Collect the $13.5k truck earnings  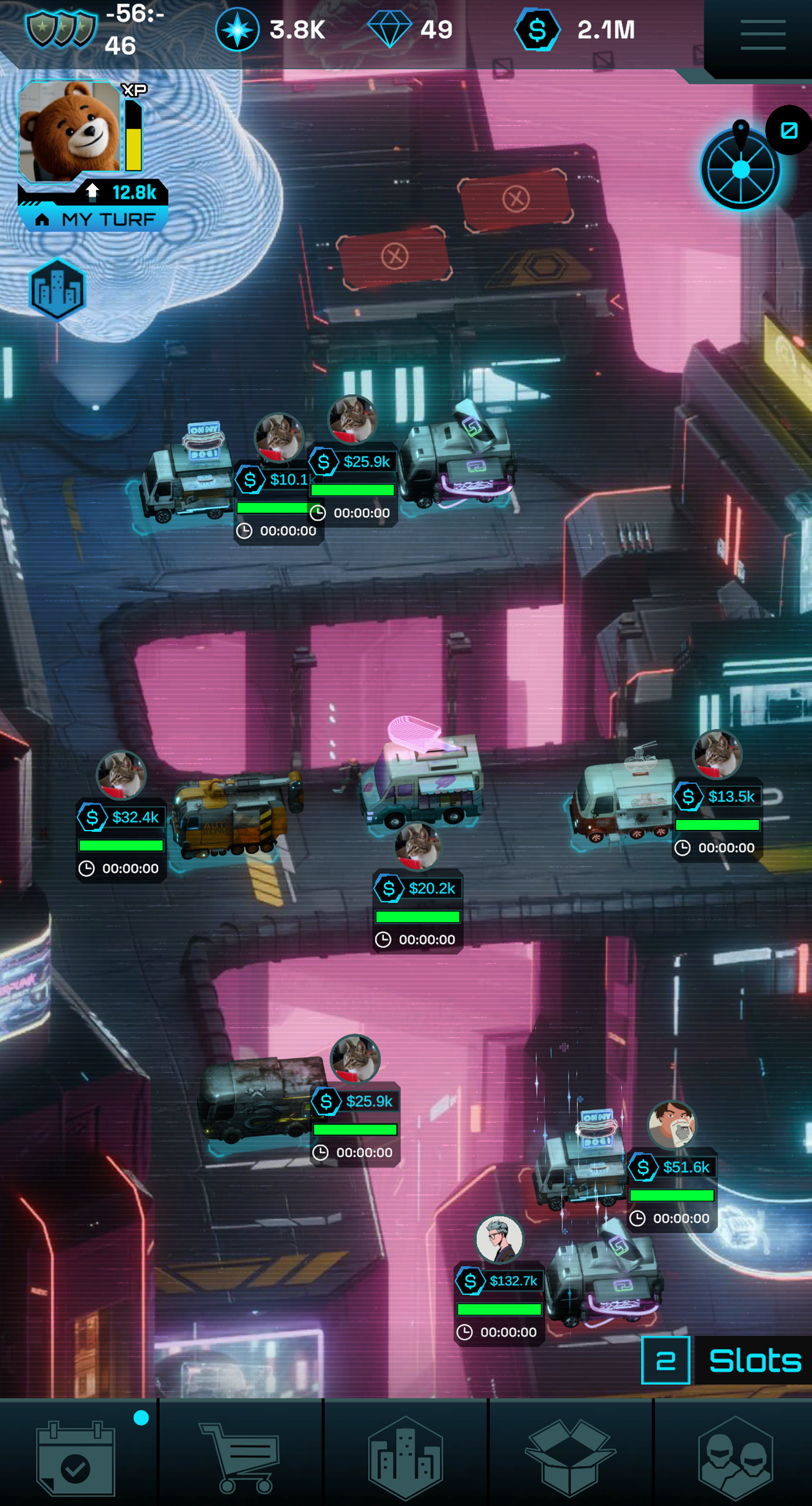[717, 797]
